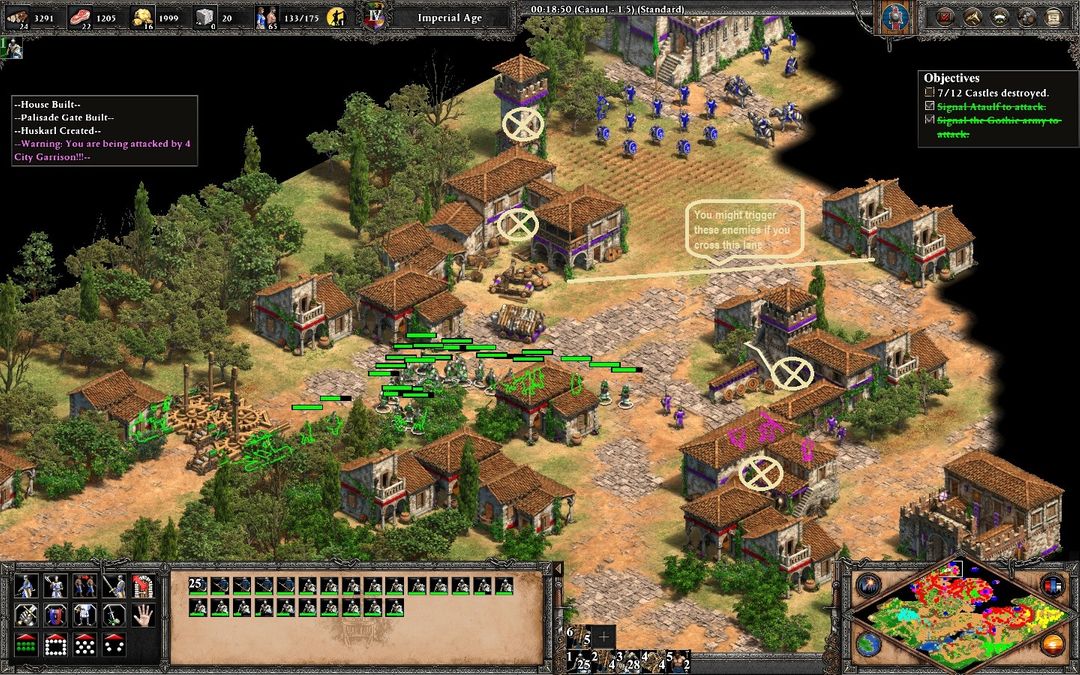Screen dimensions: 1080x675
Task: Stop units with the open hand icon
Action: tap(141, 615)
